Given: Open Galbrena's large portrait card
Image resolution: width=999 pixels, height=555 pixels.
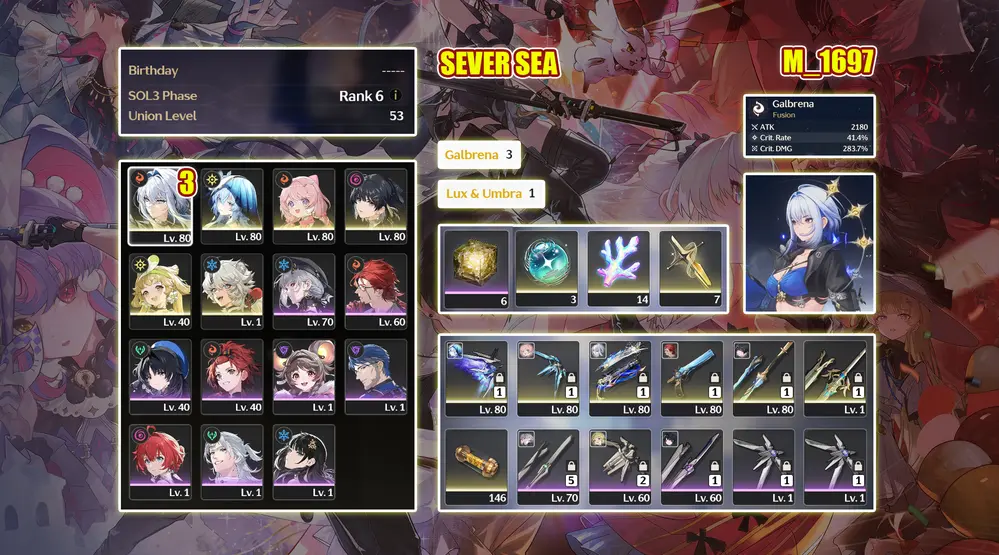Looking at the screenshot, I should [x=809, y=242].
